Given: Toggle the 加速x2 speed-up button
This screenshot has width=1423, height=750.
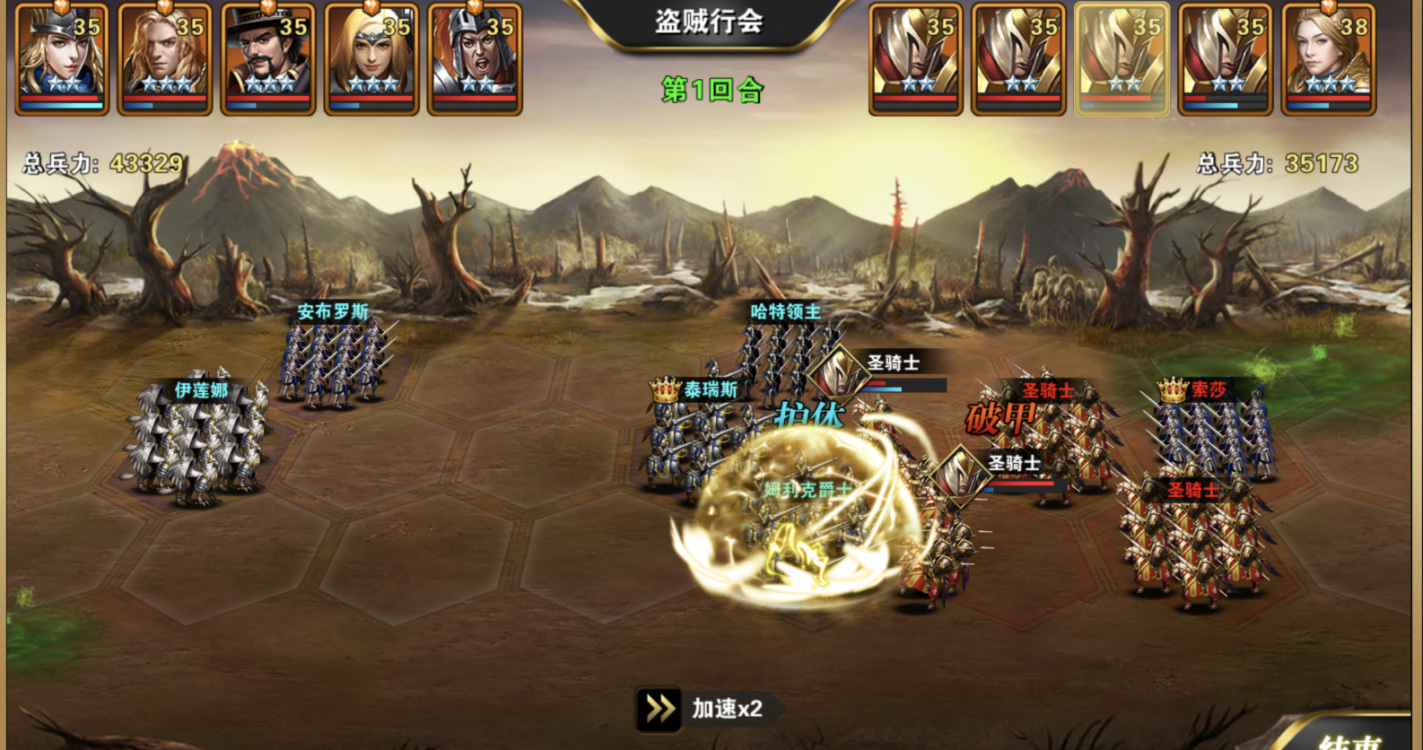Looking at the screenshot, I should pos(708,709).
